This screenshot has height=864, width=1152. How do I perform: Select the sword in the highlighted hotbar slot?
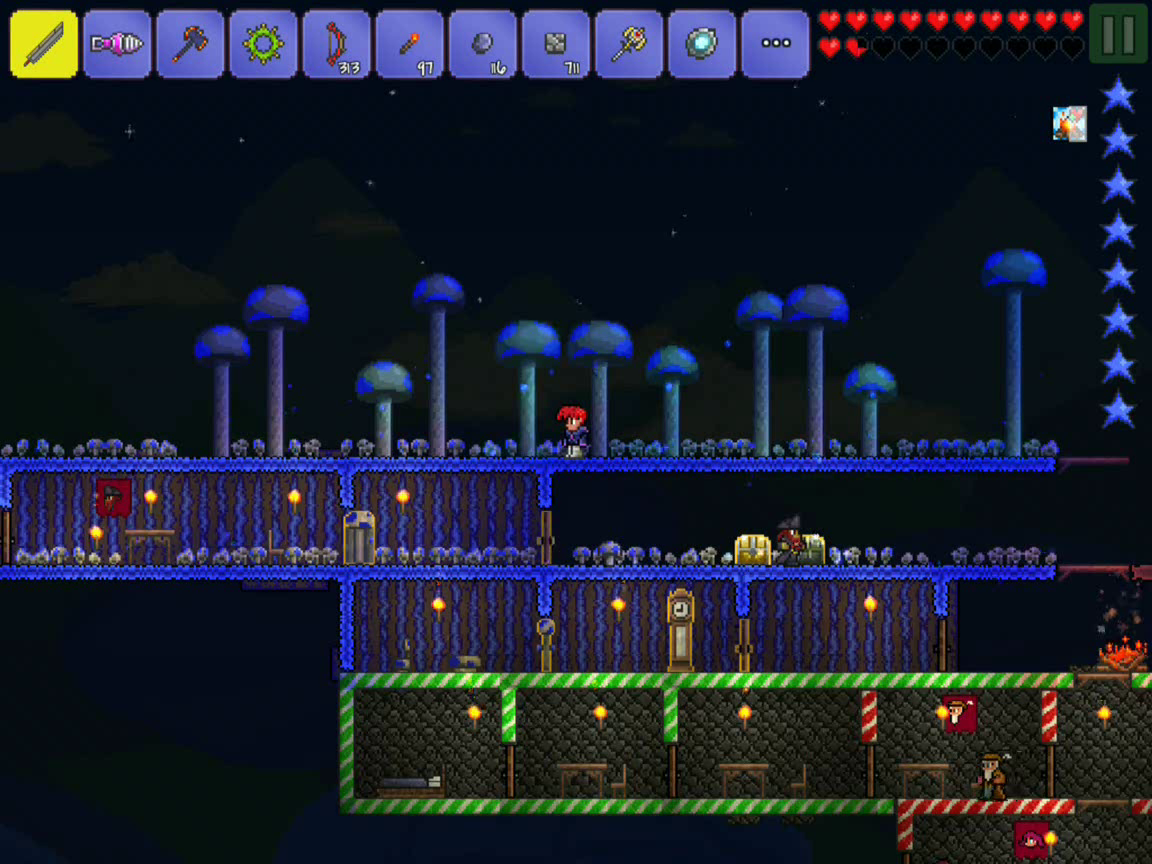coord(44,44)
